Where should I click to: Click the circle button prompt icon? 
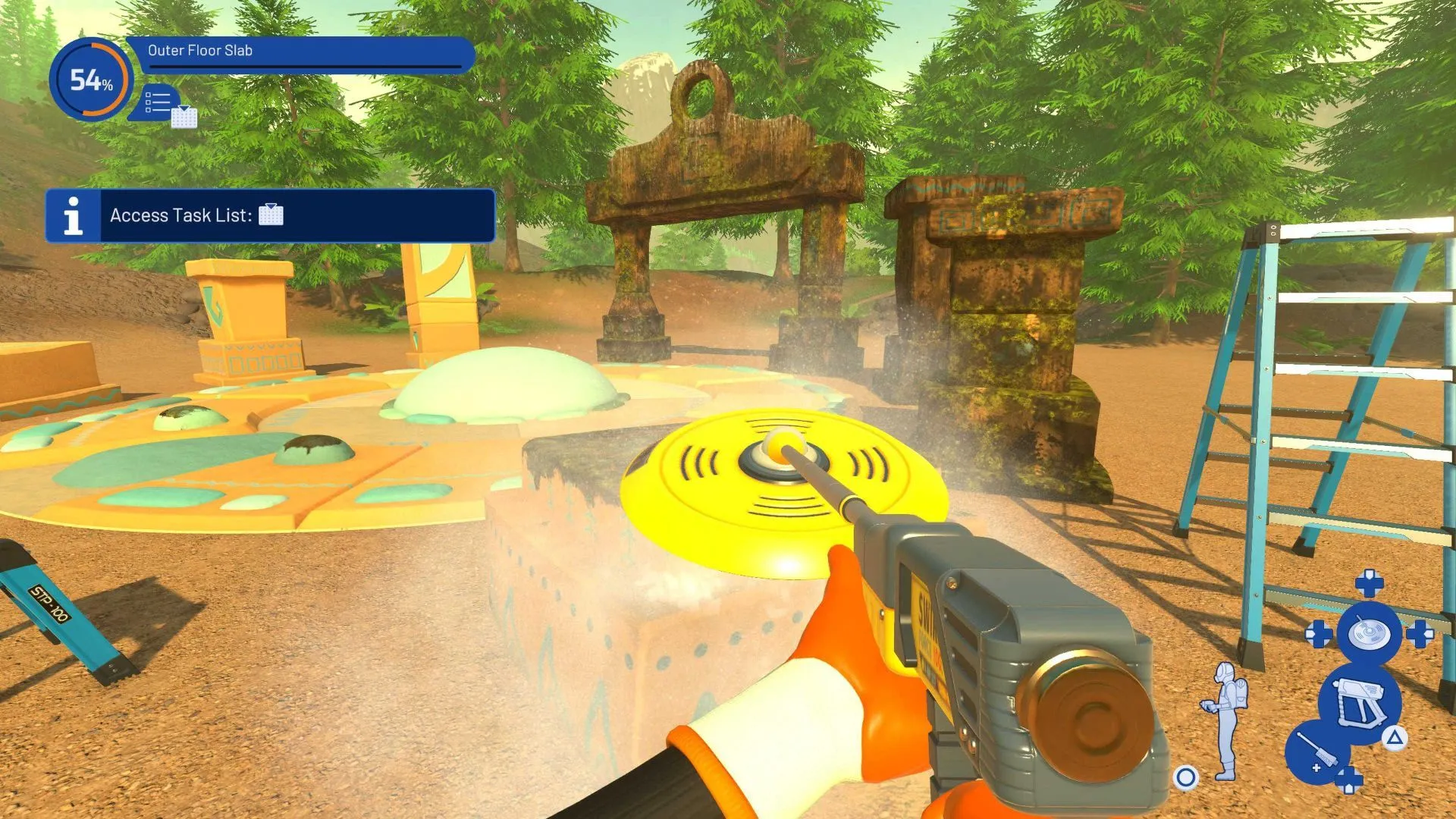coord(1184,776)
